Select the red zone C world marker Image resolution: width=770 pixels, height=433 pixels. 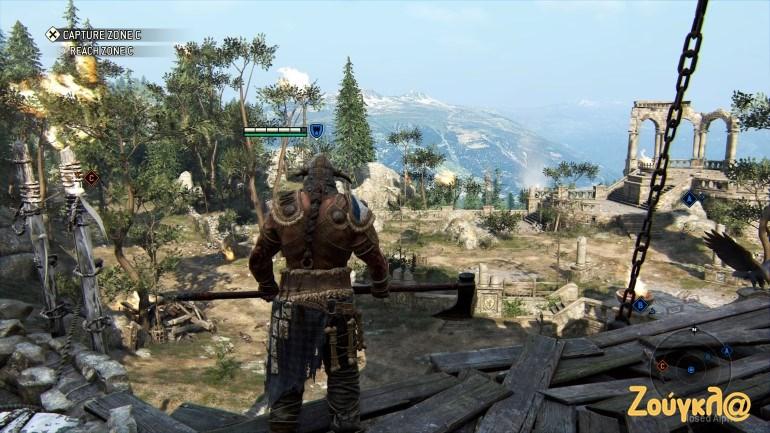coord(91,178)
